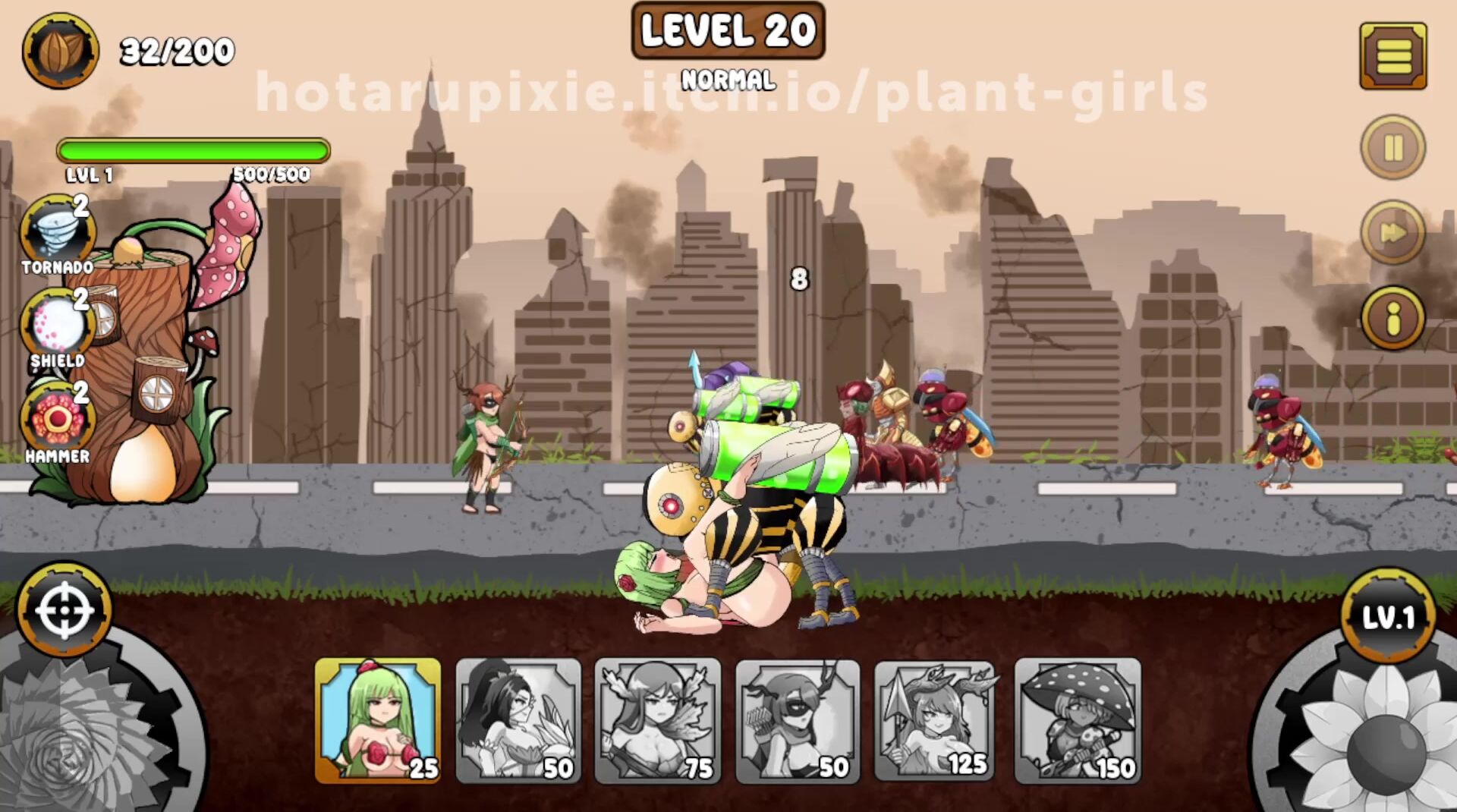Select the green-haired unit card costing 25
The width and height of the screenshot is (1457, 812).
[x=378, y=720]
